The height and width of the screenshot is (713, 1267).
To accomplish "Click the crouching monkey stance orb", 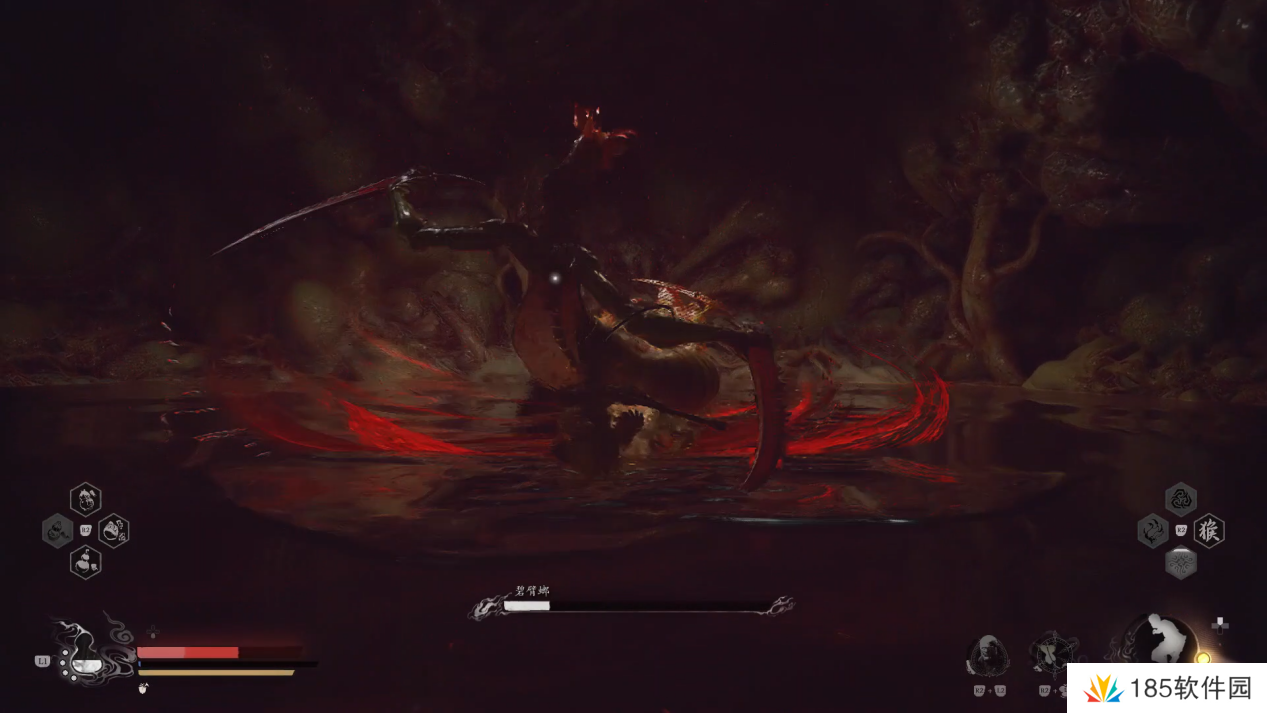I will (1161, 641).
